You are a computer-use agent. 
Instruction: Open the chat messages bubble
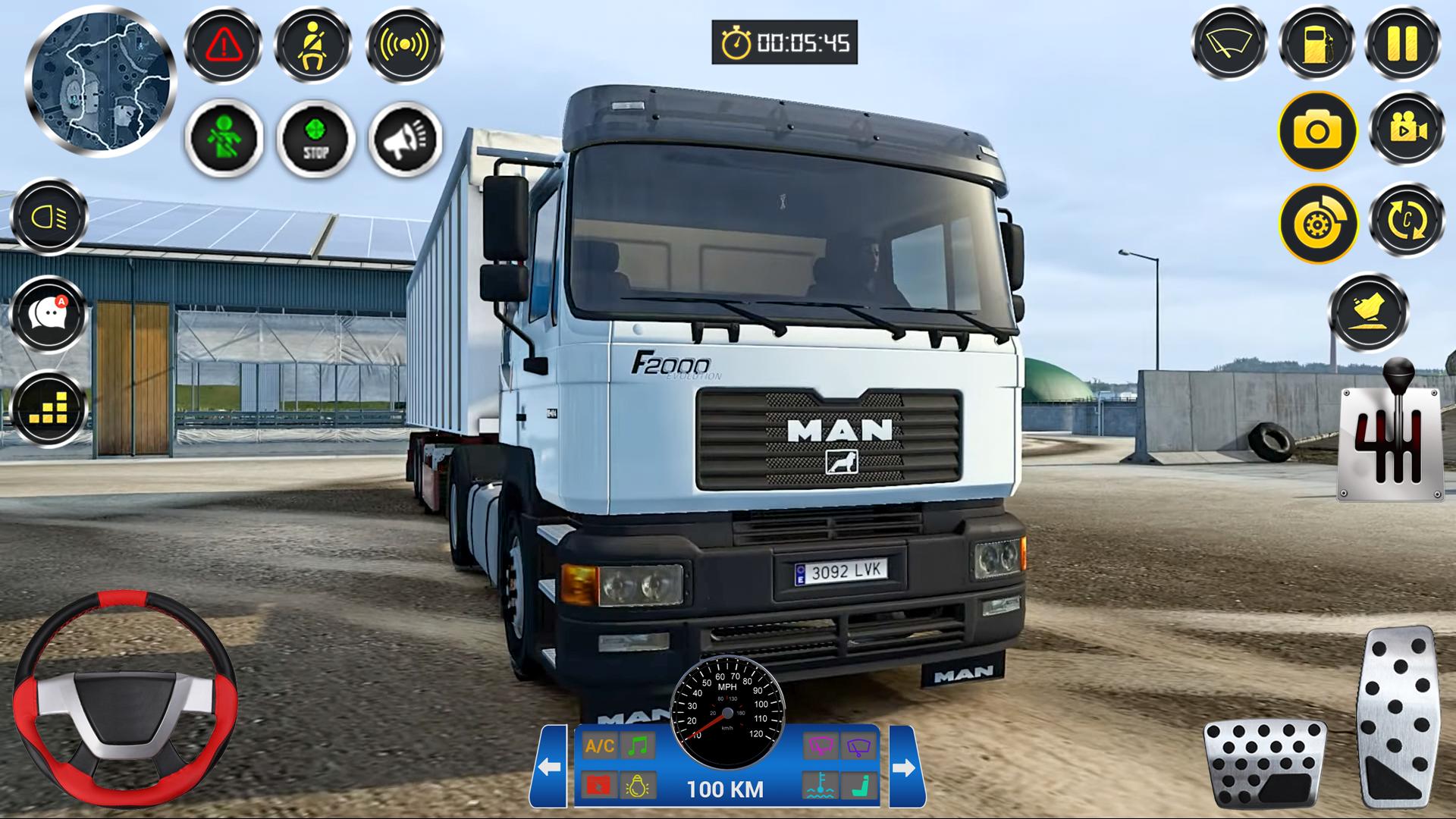(49, 313)
